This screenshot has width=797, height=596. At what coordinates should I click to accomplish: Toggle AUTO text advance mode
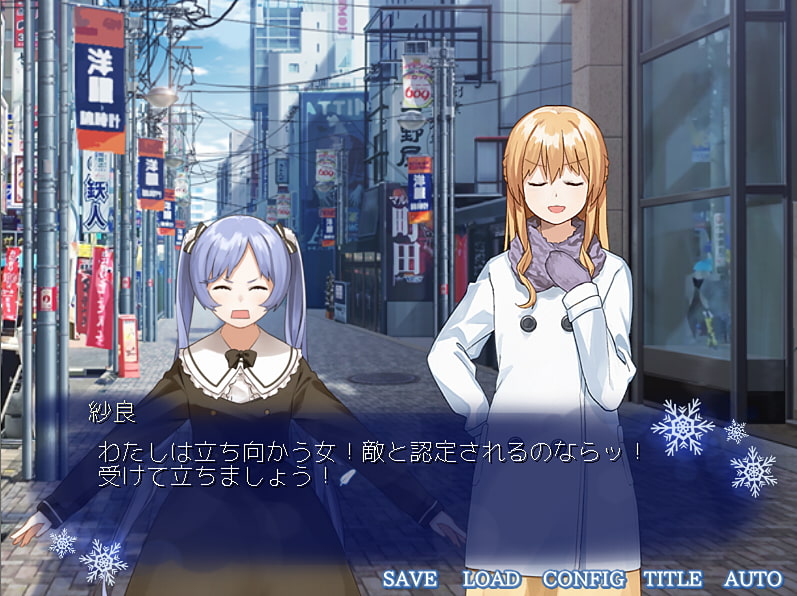752,578
